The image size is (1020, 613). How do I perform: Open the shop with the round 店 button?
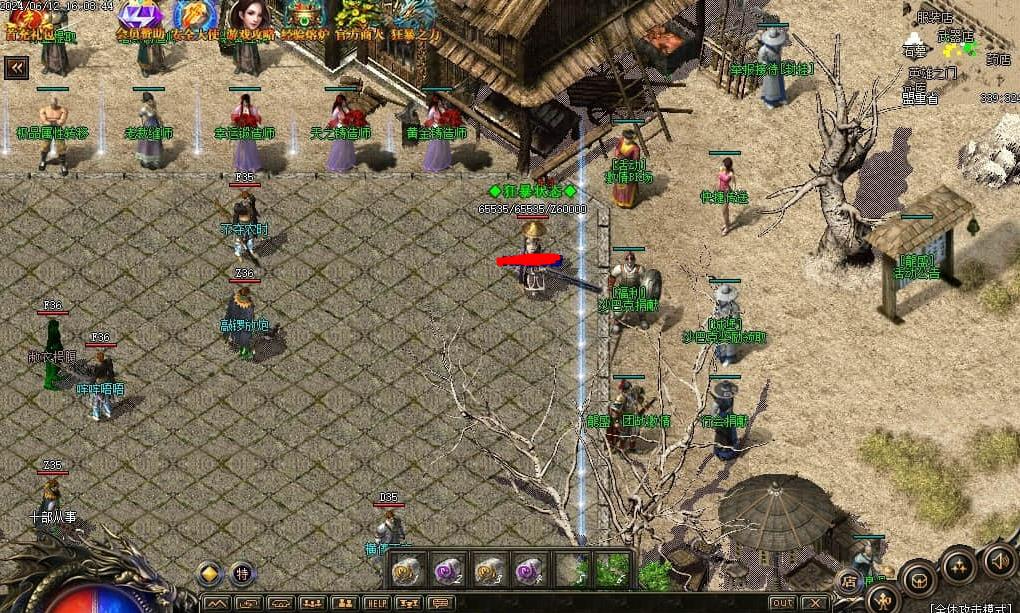click(848, 580)
